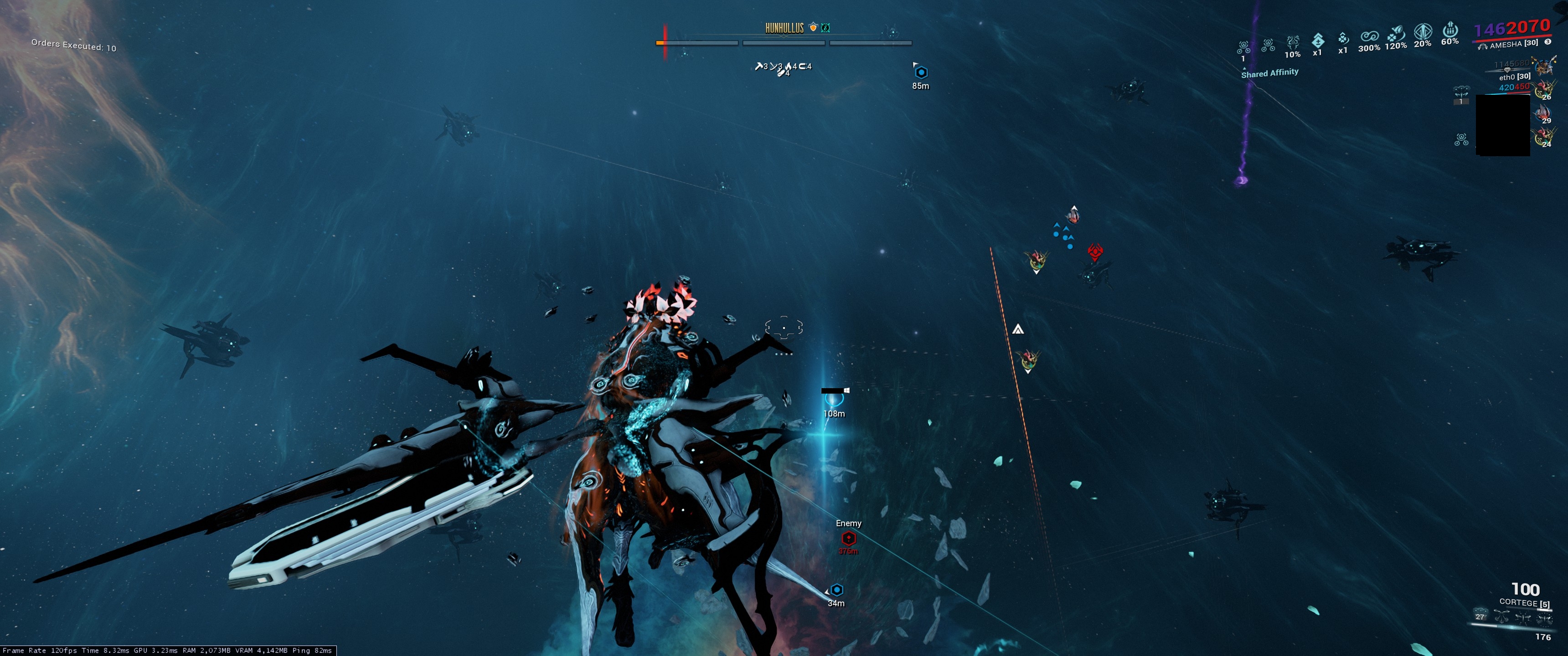Select the blue waypoint marker at 34m
The image size is (1568, 656).
[x=837, y=589]
